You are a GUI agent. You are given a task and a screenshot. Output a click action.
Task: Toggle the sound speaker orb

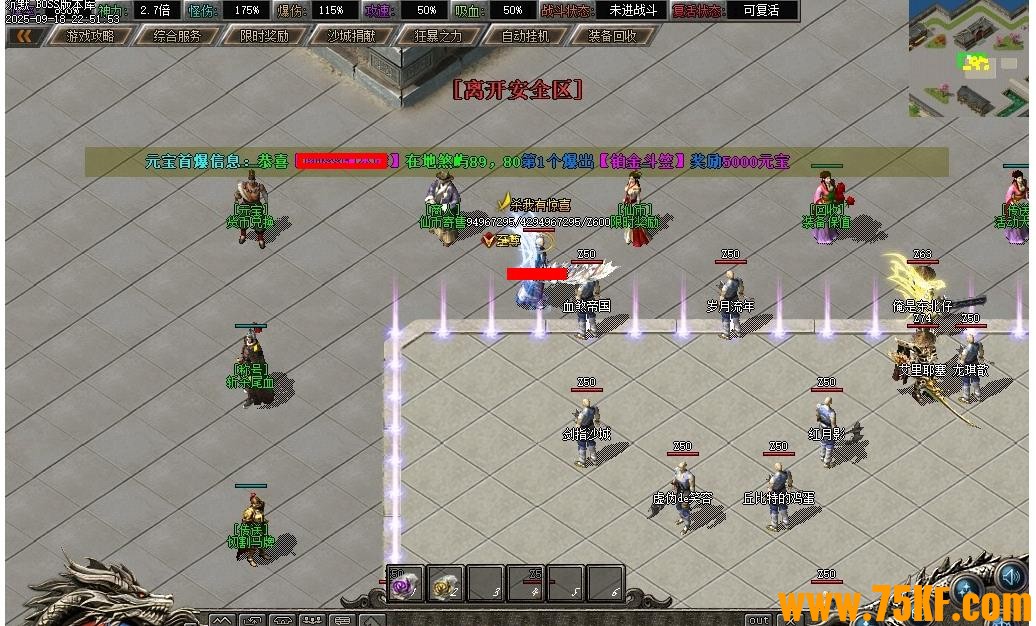coord(1010,577)
